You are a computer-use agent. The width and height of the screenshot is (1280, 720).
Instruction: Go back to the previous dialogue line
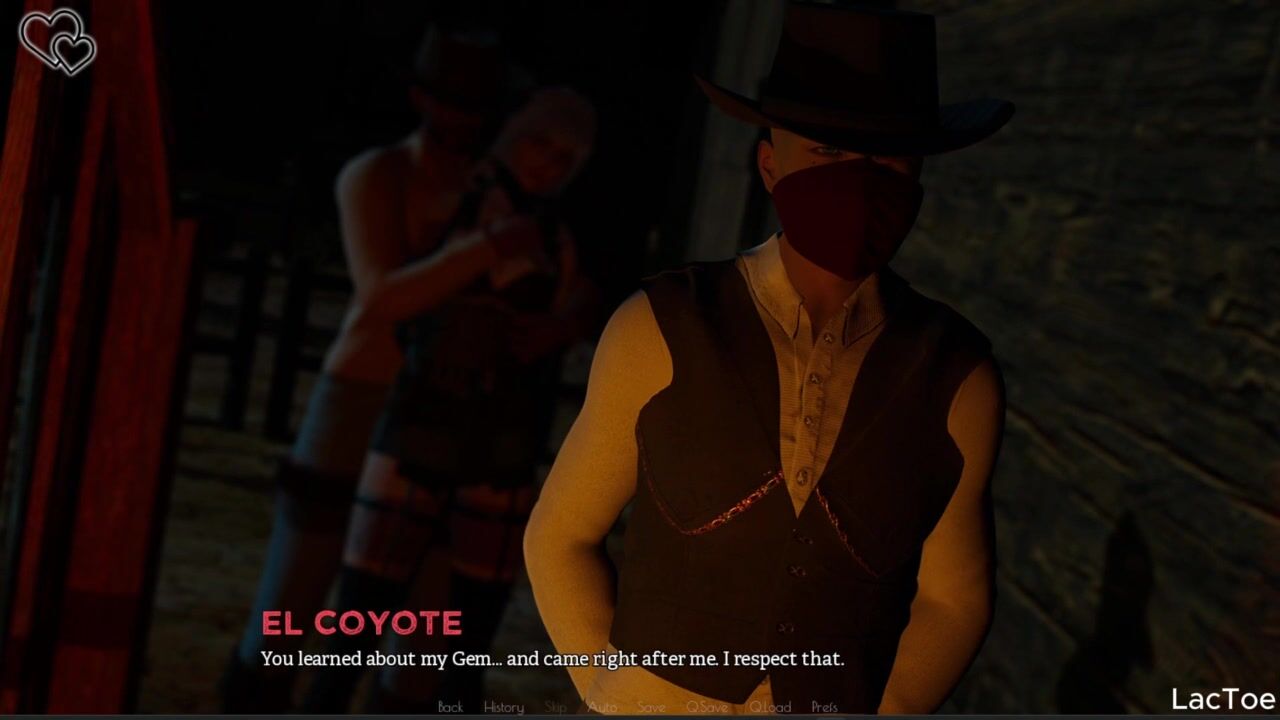tap(450, 707)
